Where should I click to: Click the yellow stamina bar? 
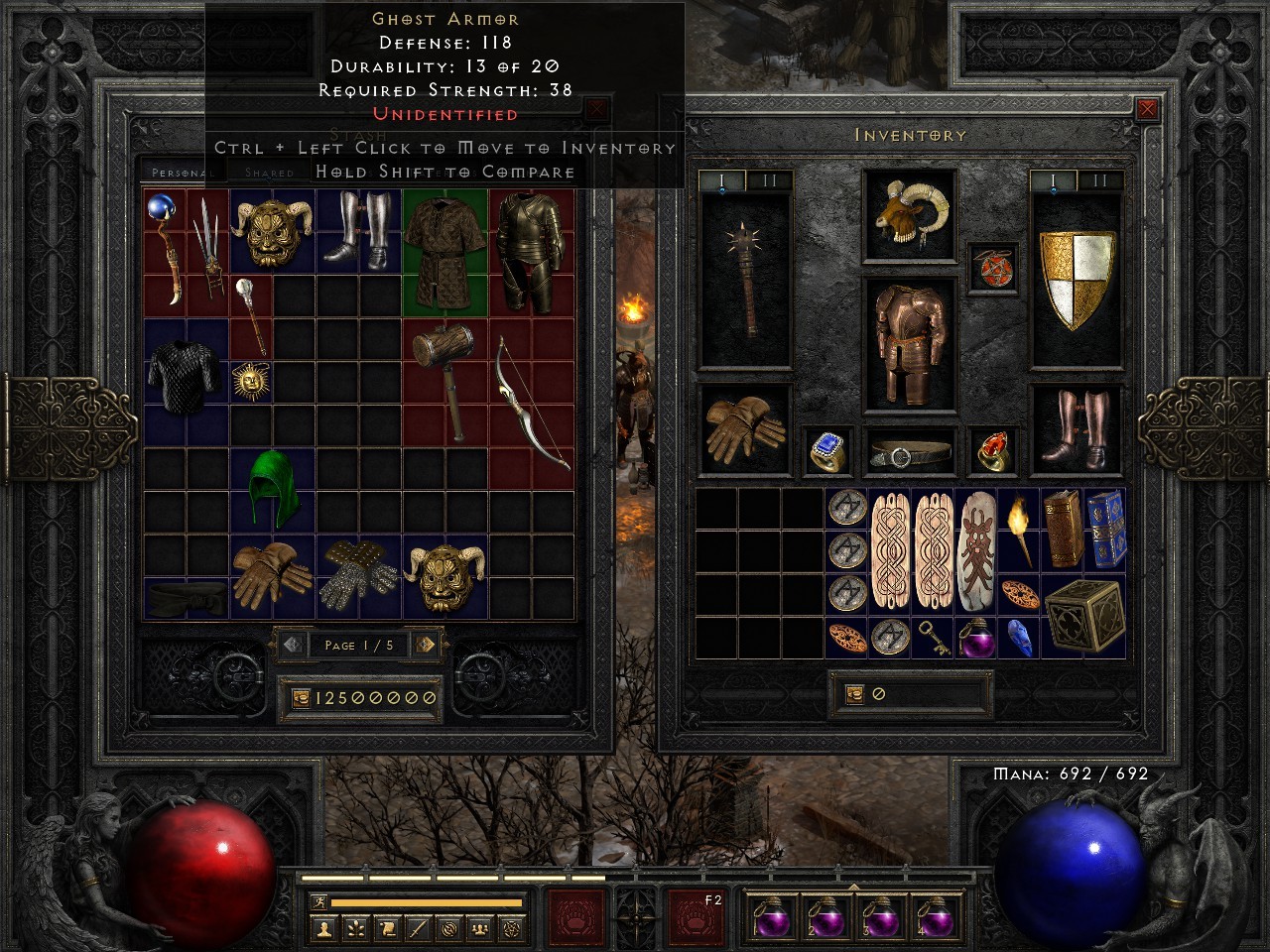[x=427, y=902]
